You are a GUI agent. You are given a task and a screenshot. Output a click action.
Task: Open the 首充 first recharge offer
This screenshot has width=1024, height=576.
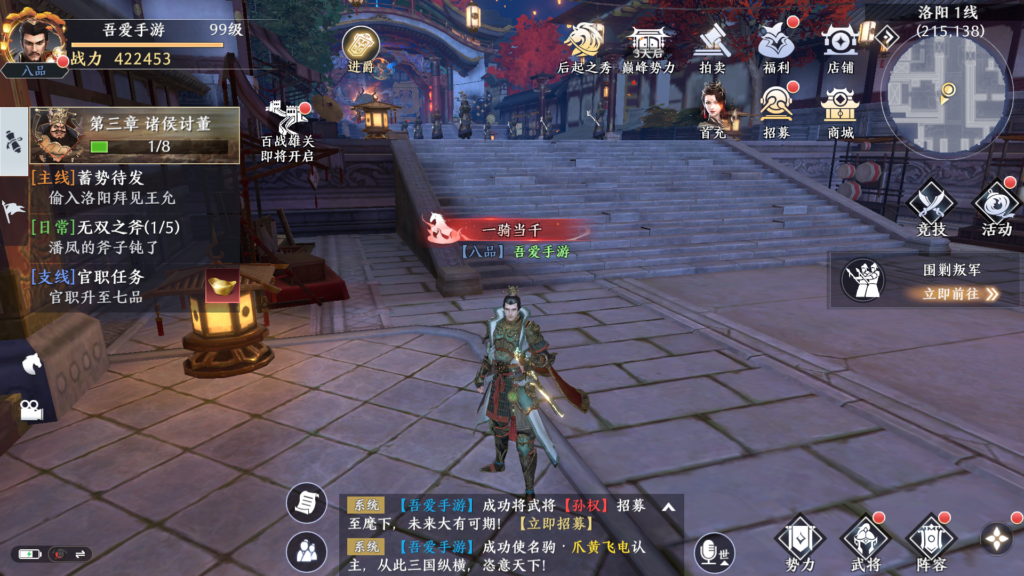712,109
